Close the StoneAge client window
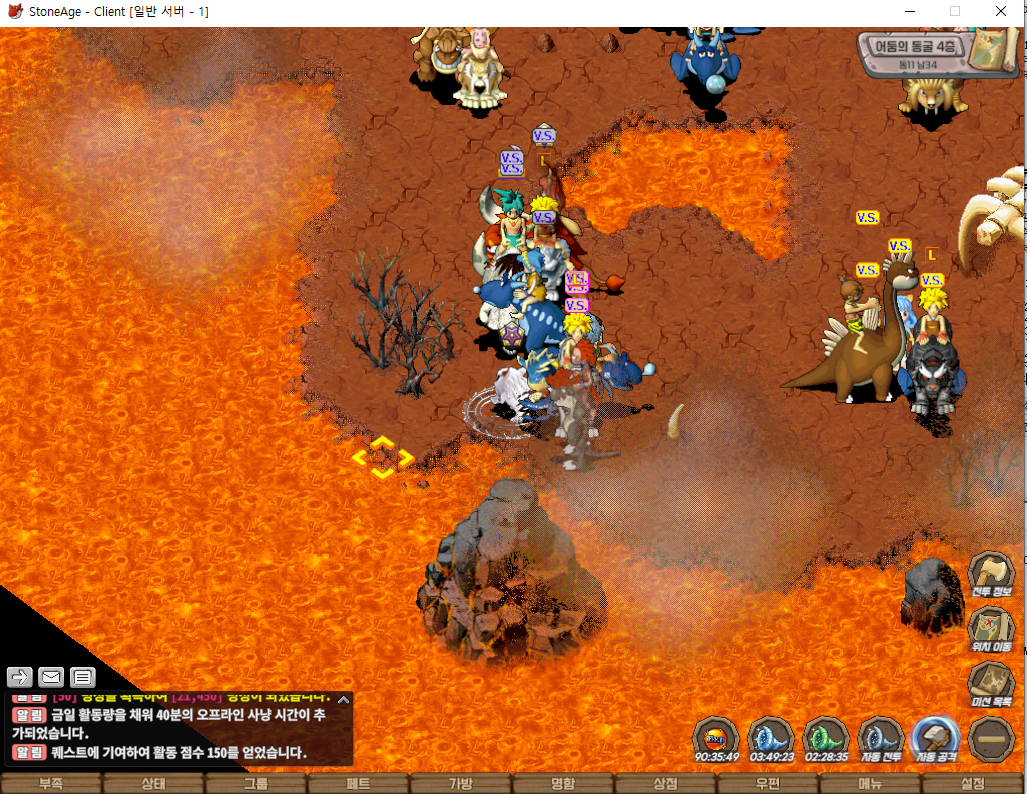The height and width of the screenshot is (794, 1027). (x=1001, y=11)
